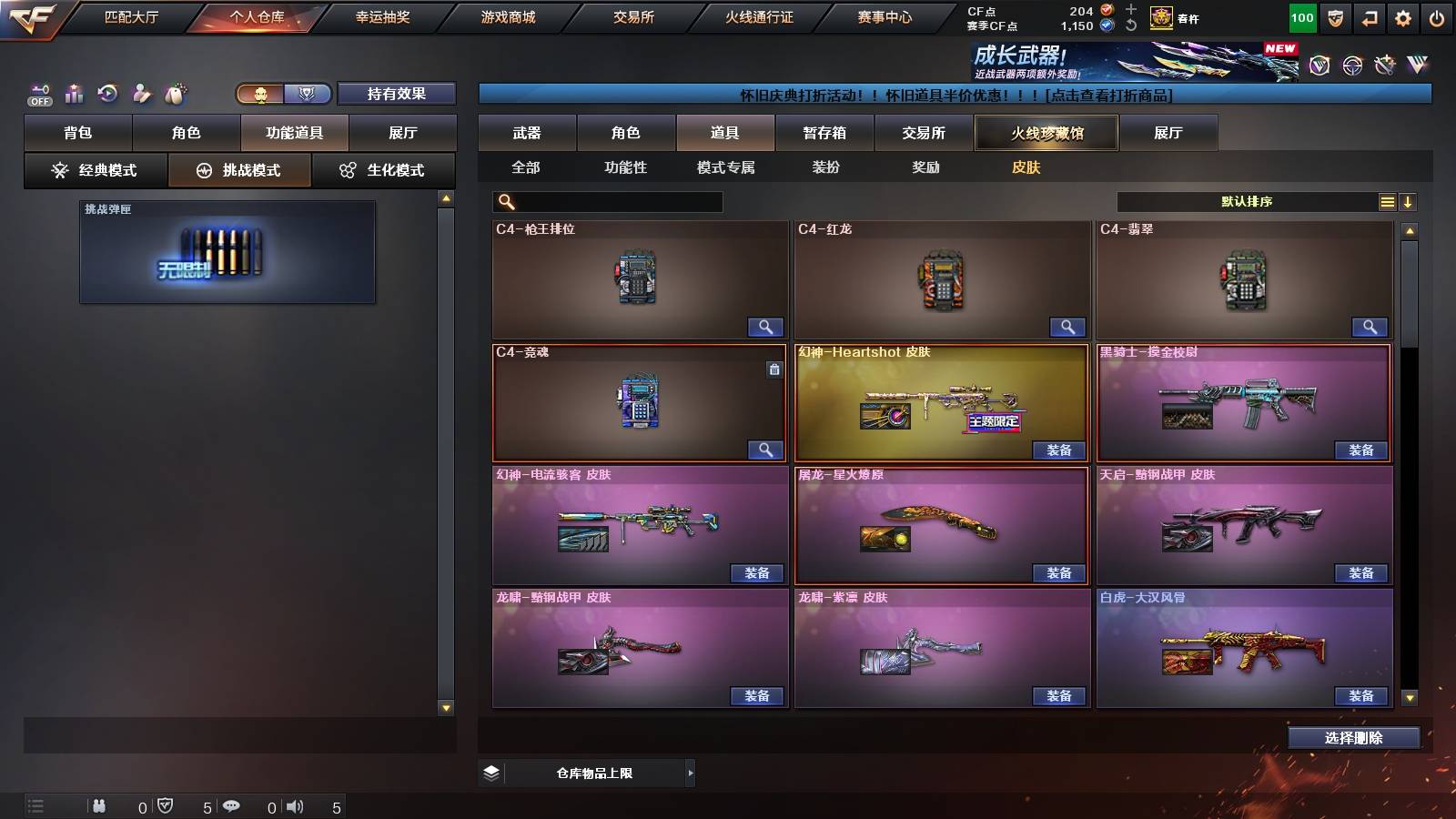Click the replay video icon in top-left toolbar
This screenshot has height=819, width=1456.
pos(108,93)
